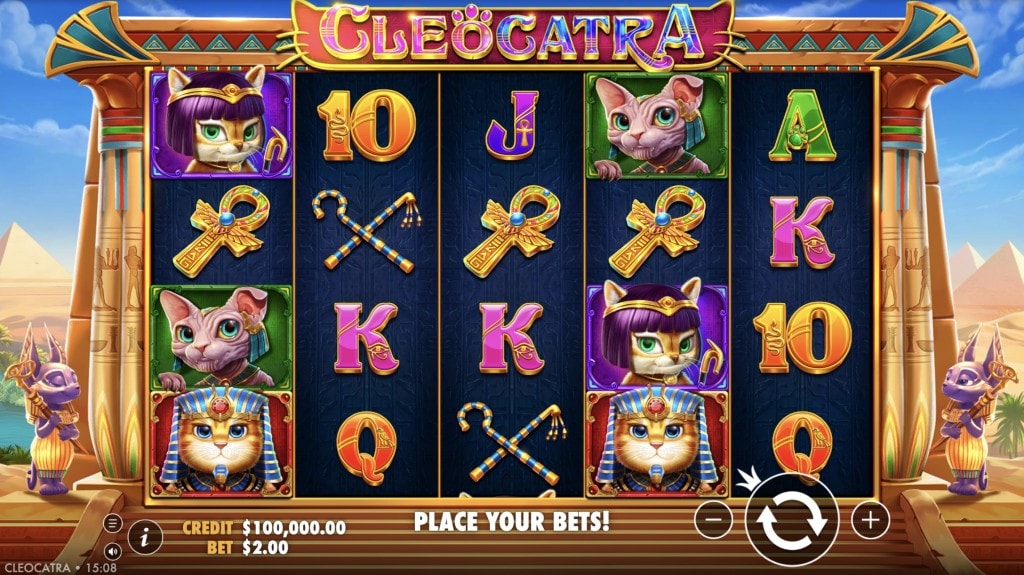Increase the bet with the plus button
The width and height of the screenshot is (1024, 575).
[x=870, y=520]
